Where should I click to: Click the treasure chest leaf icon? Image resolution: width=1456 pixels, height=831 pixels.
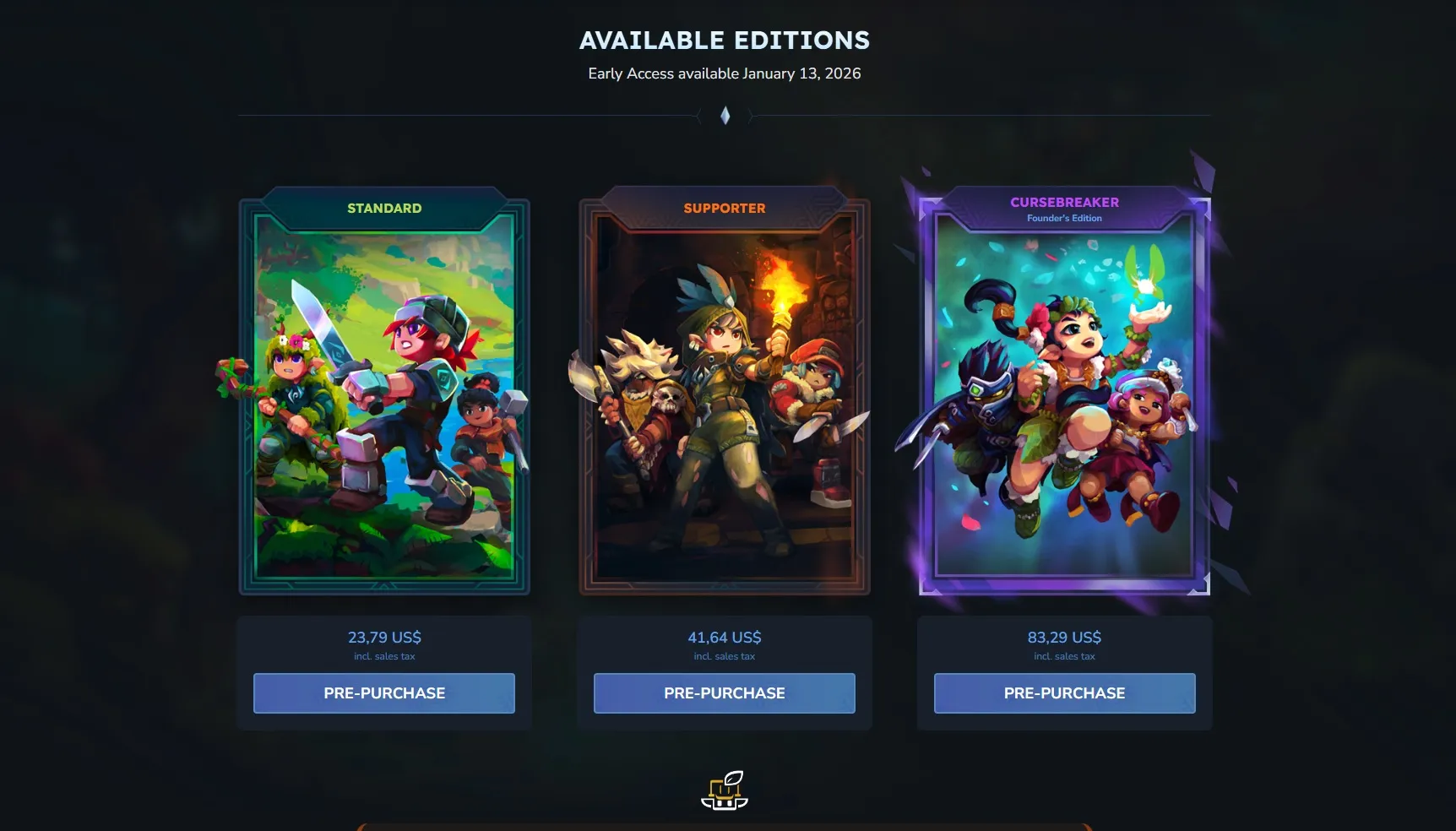725,790
